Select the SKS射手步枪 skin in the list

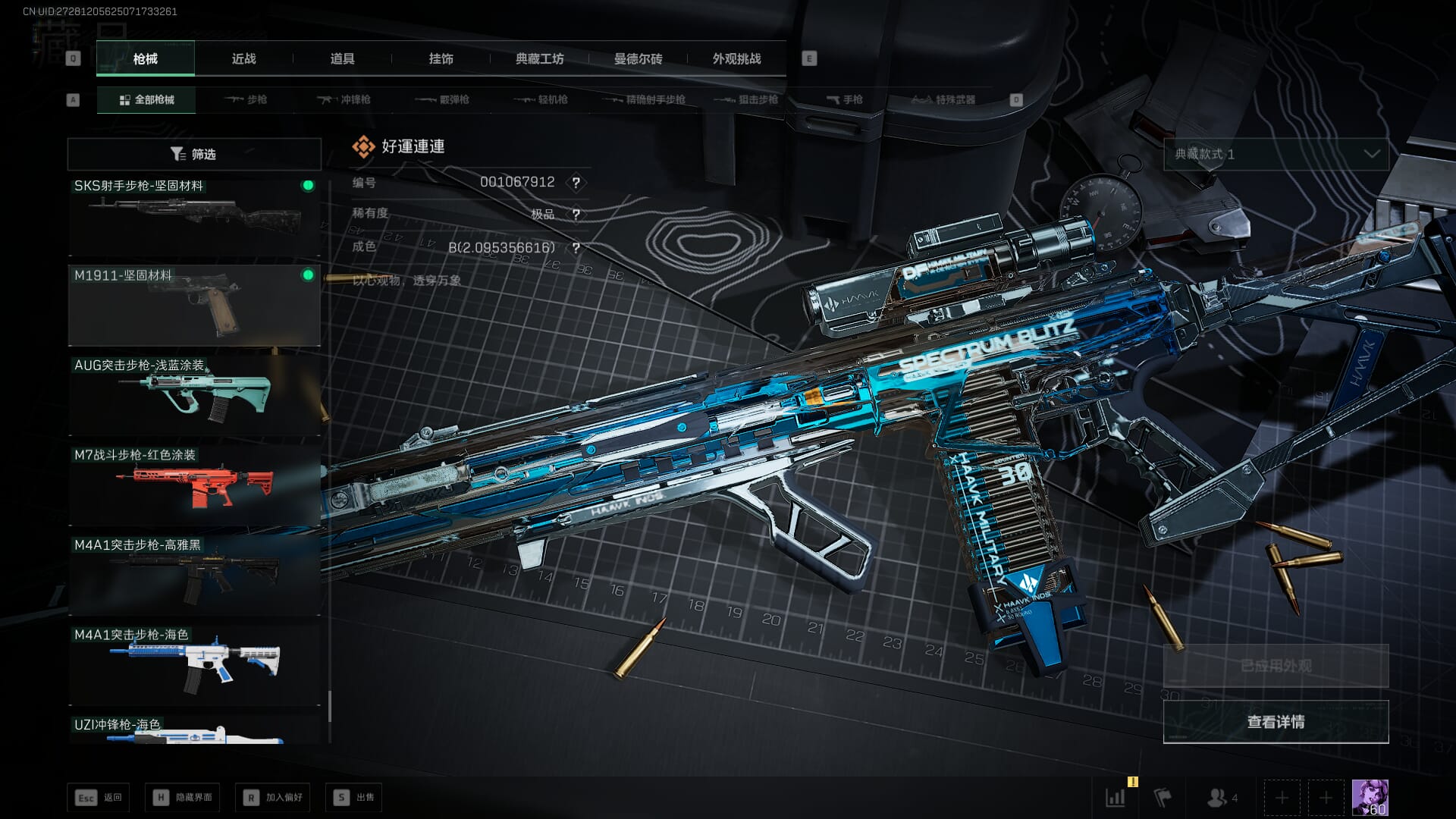click(x=194, y=217)
